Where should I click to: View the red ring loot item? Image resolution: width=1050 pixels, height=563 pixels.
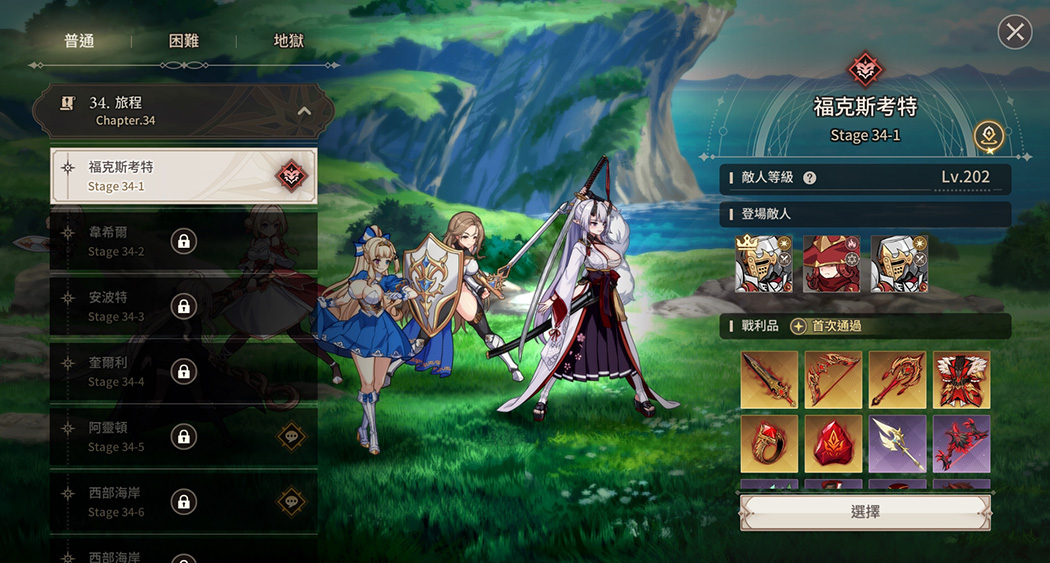769,444
